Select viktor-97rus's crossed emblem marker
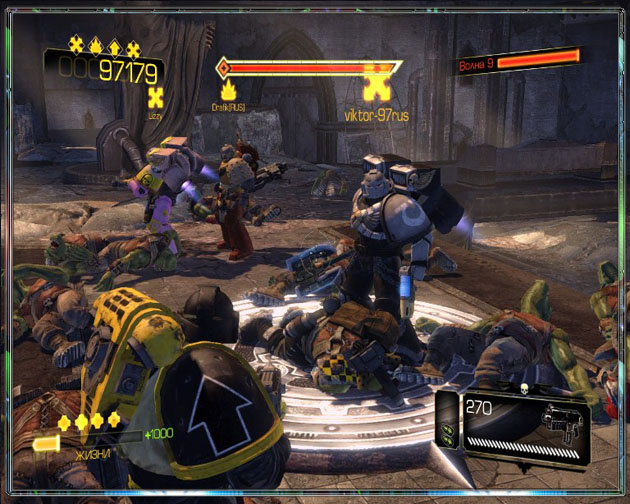The image size is (630, 504). click(x=377, y=85)
